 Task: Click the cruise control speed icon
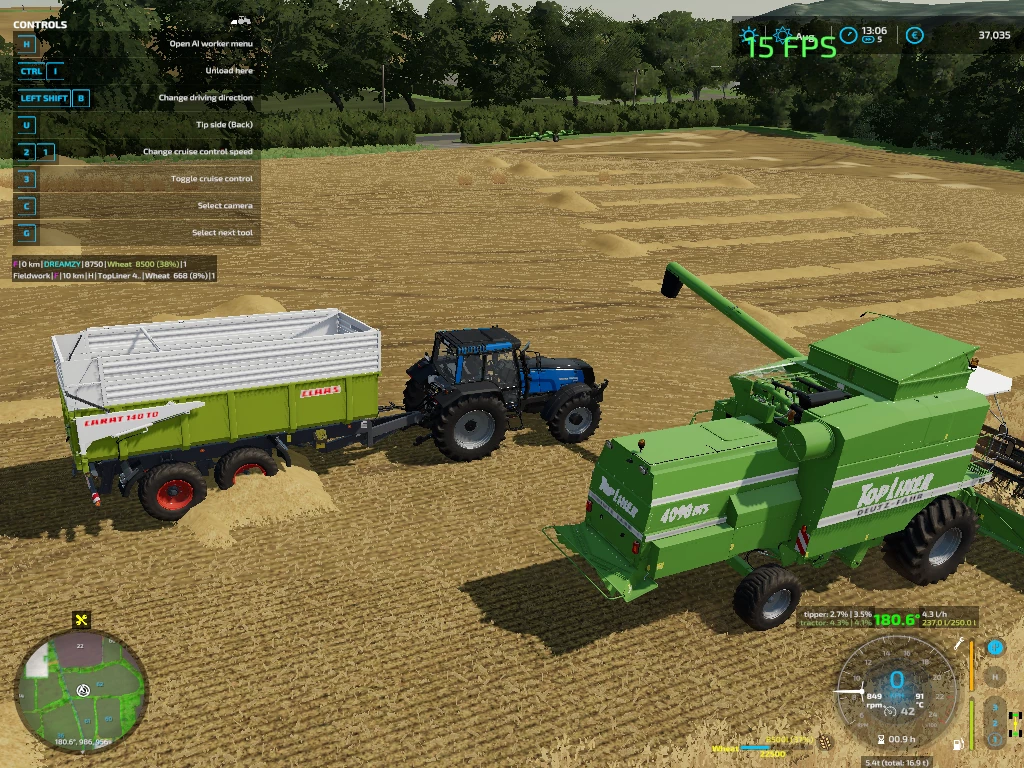[889, 711]
